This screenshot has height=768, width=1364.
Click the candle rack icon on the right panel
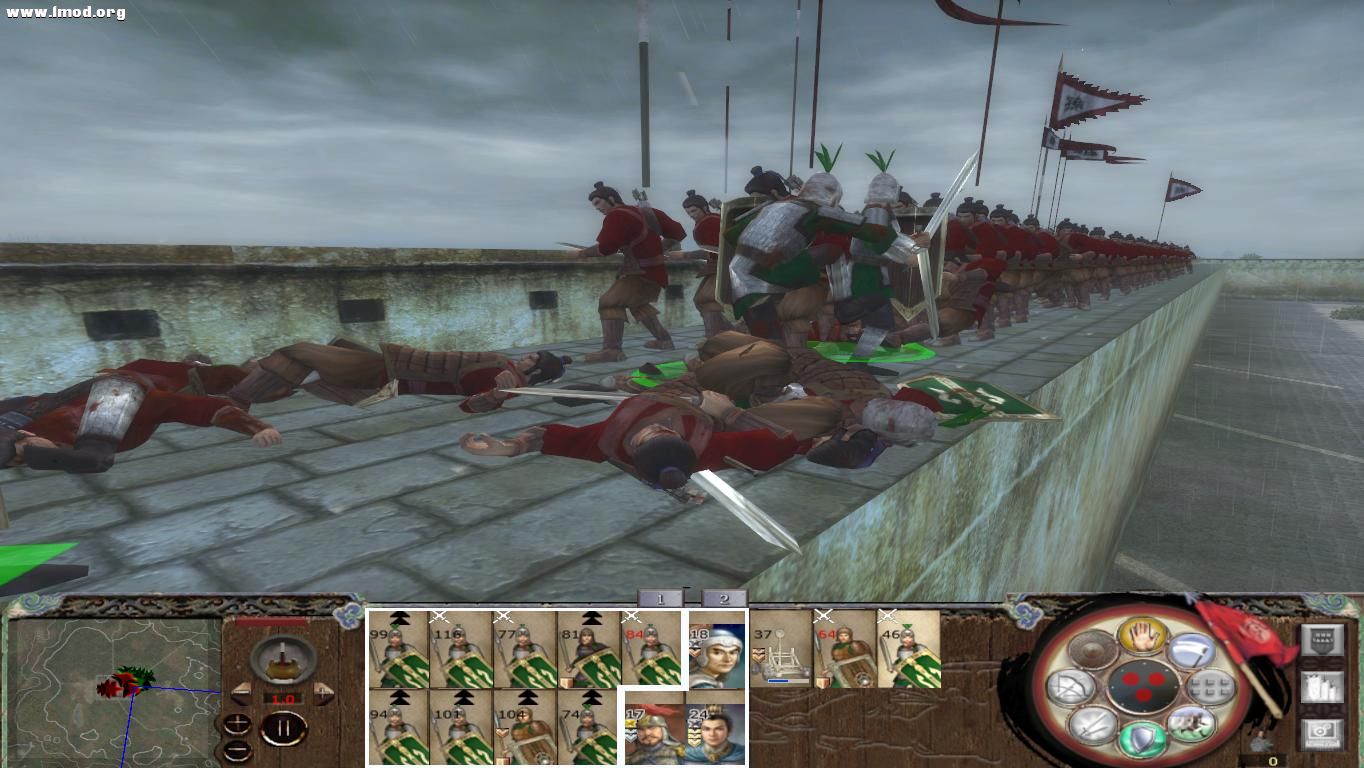[1323, 688]
